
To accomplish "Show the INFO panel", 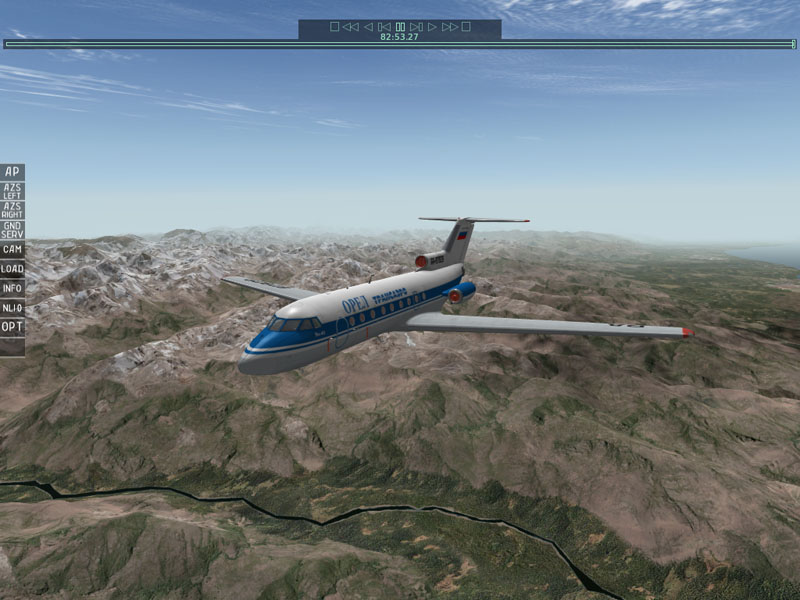I will point(12,288).
